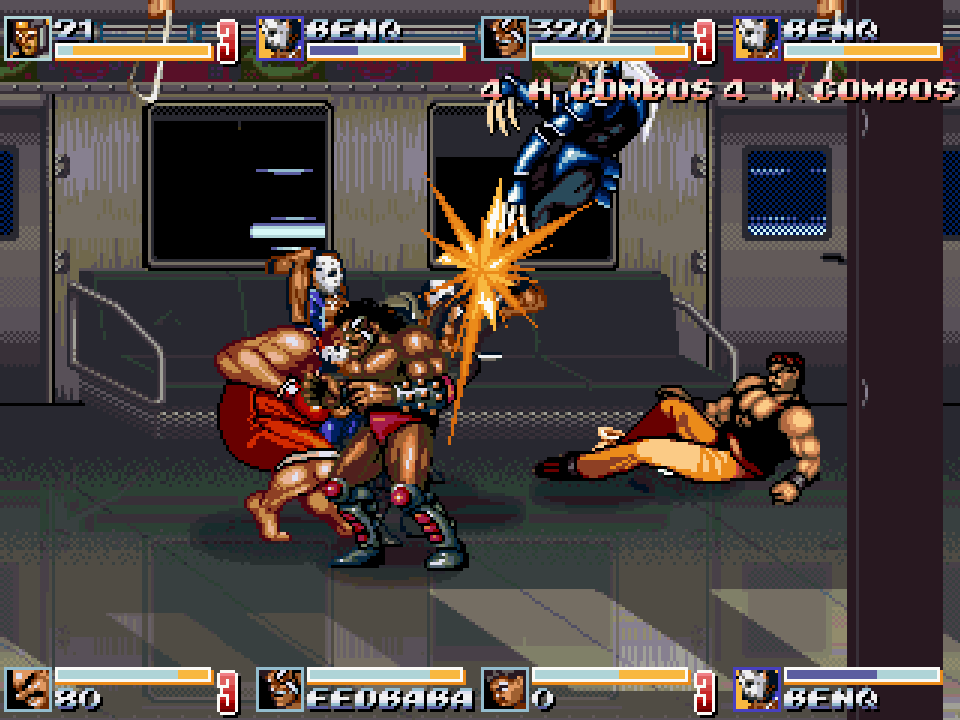Choose the EEDBABA enemy portrait

(280, 689)
